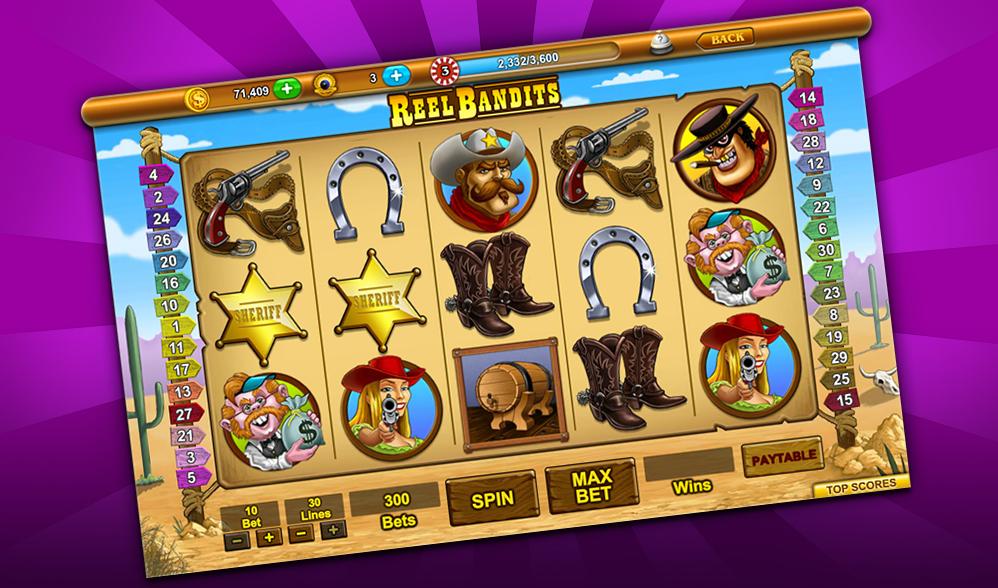Select payline marker 14

coord(807,98)
